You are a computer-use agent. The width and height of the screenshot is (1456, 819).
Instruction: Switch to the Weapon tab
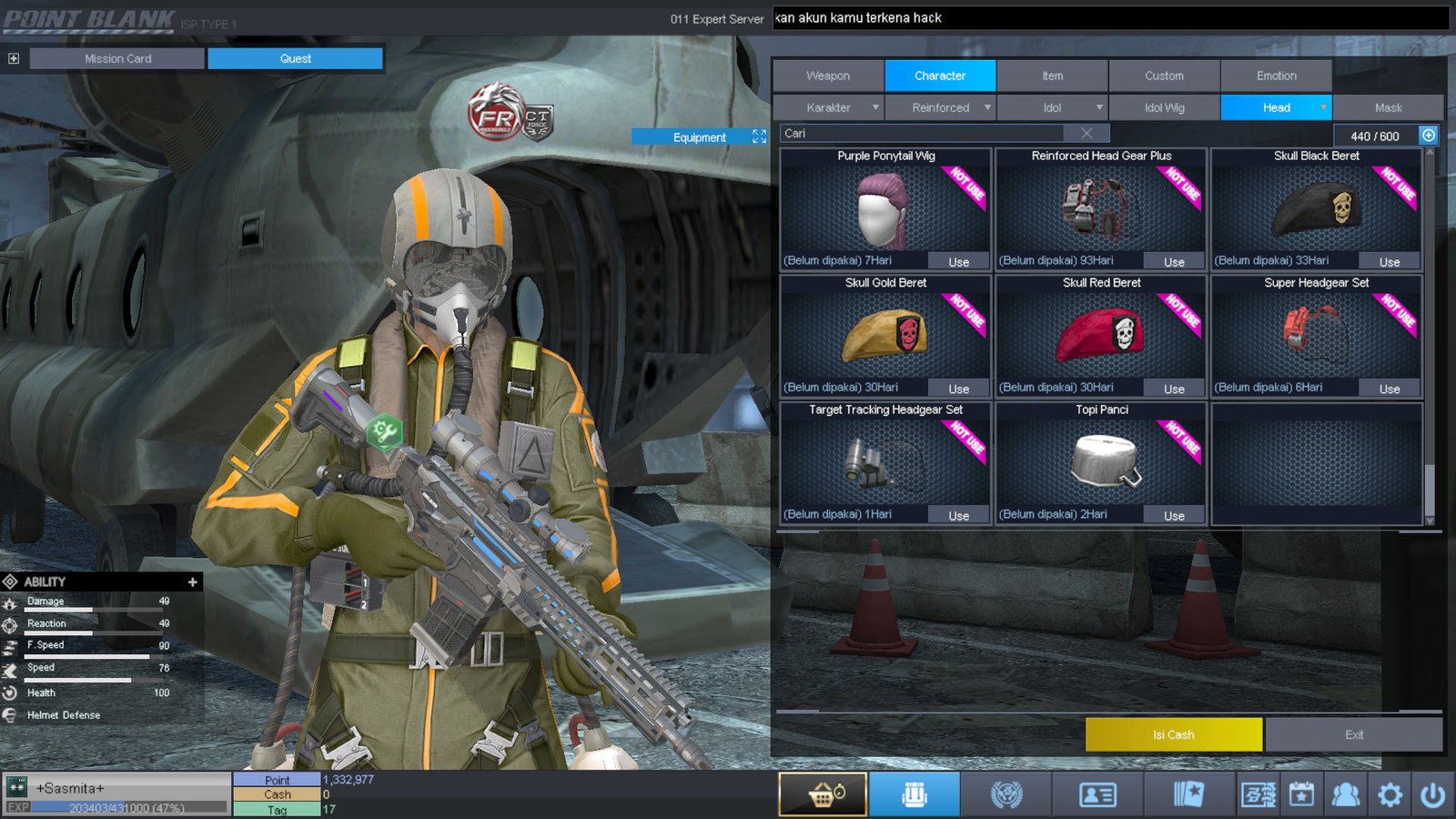828,76
